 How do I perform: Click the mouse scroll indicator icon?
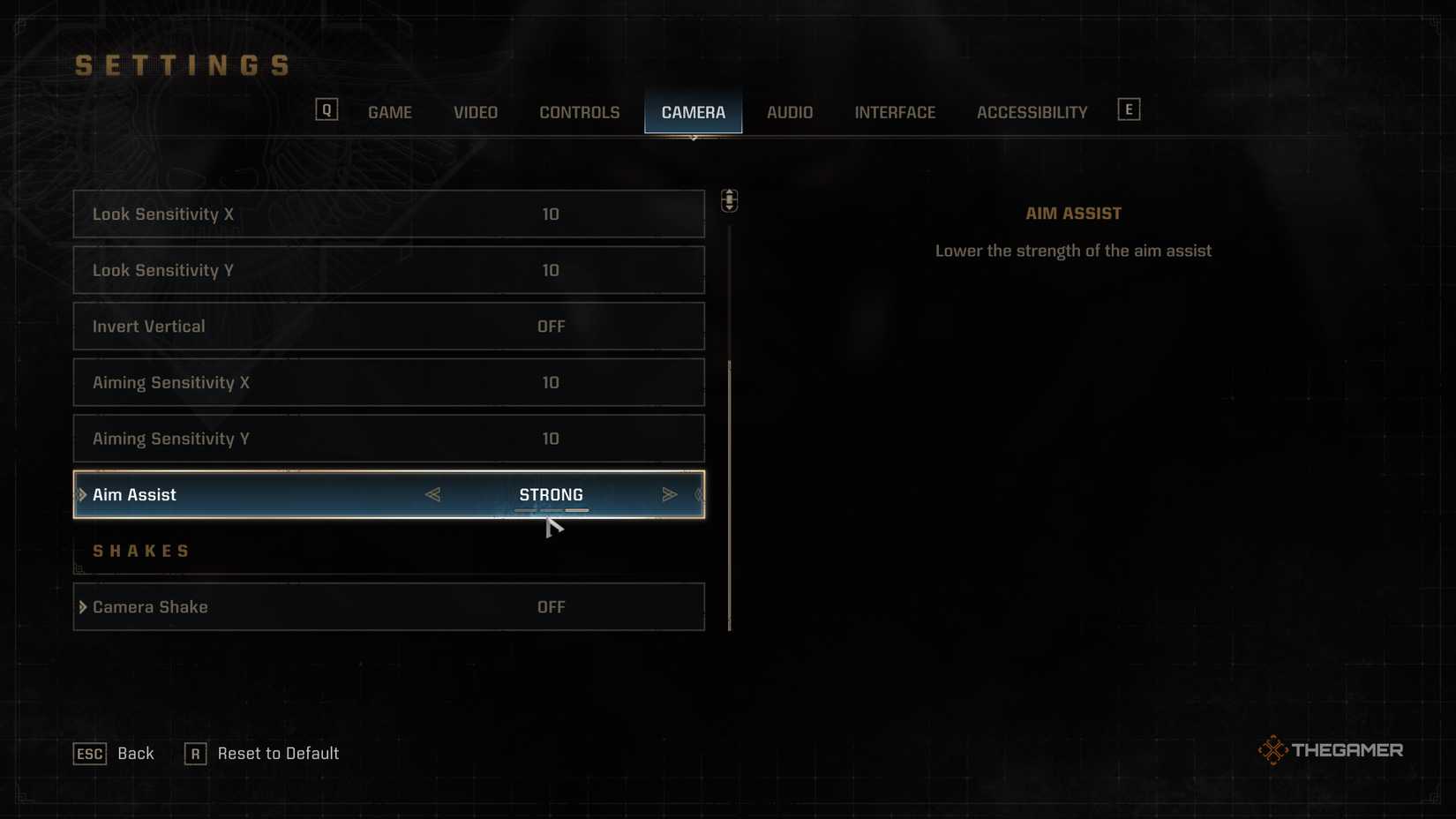pos(730,201)
